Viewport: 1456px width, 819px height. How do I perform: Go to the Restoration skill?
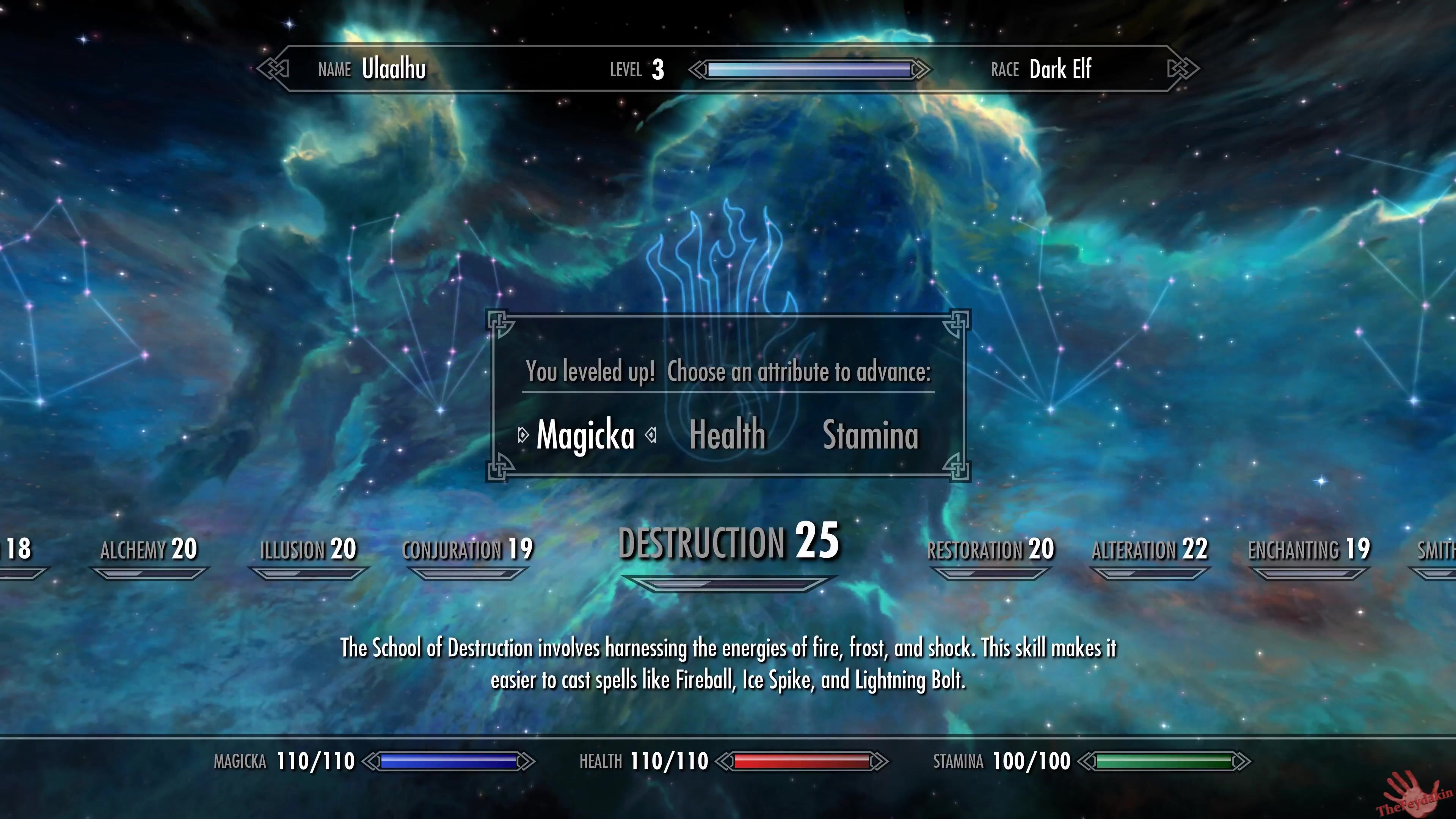[x=990, y=549]
